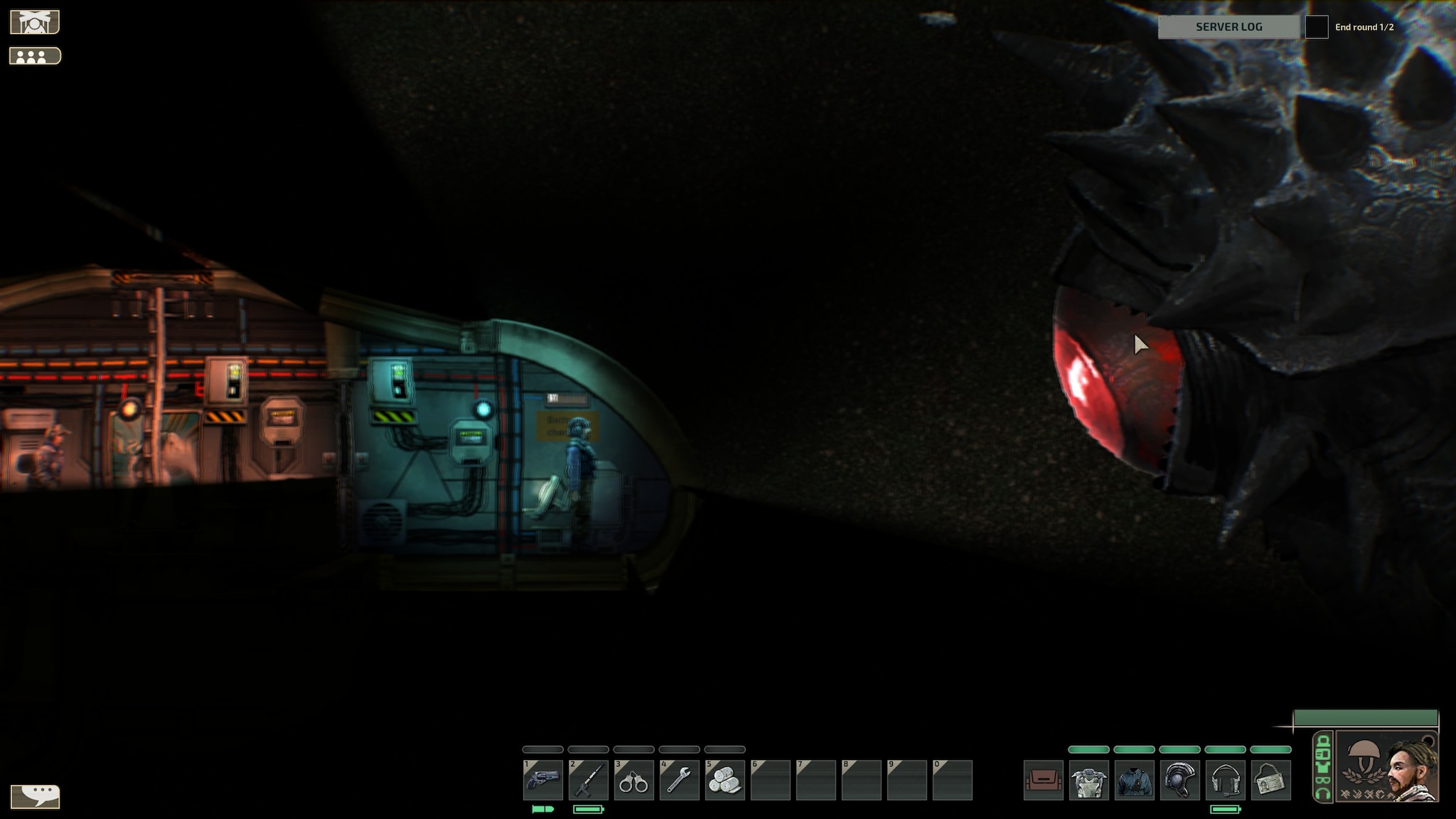Open the crew list button
Image resolution: width=1456 pixels, height=819 pixels.
coord(35,56)
